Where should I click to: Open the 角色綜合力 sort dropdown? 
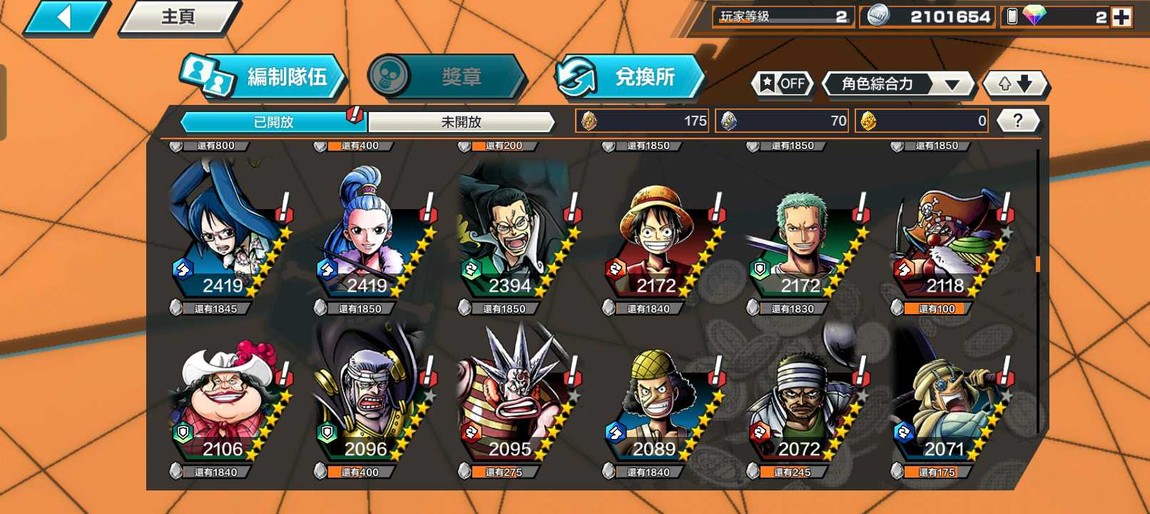point(897,84)
